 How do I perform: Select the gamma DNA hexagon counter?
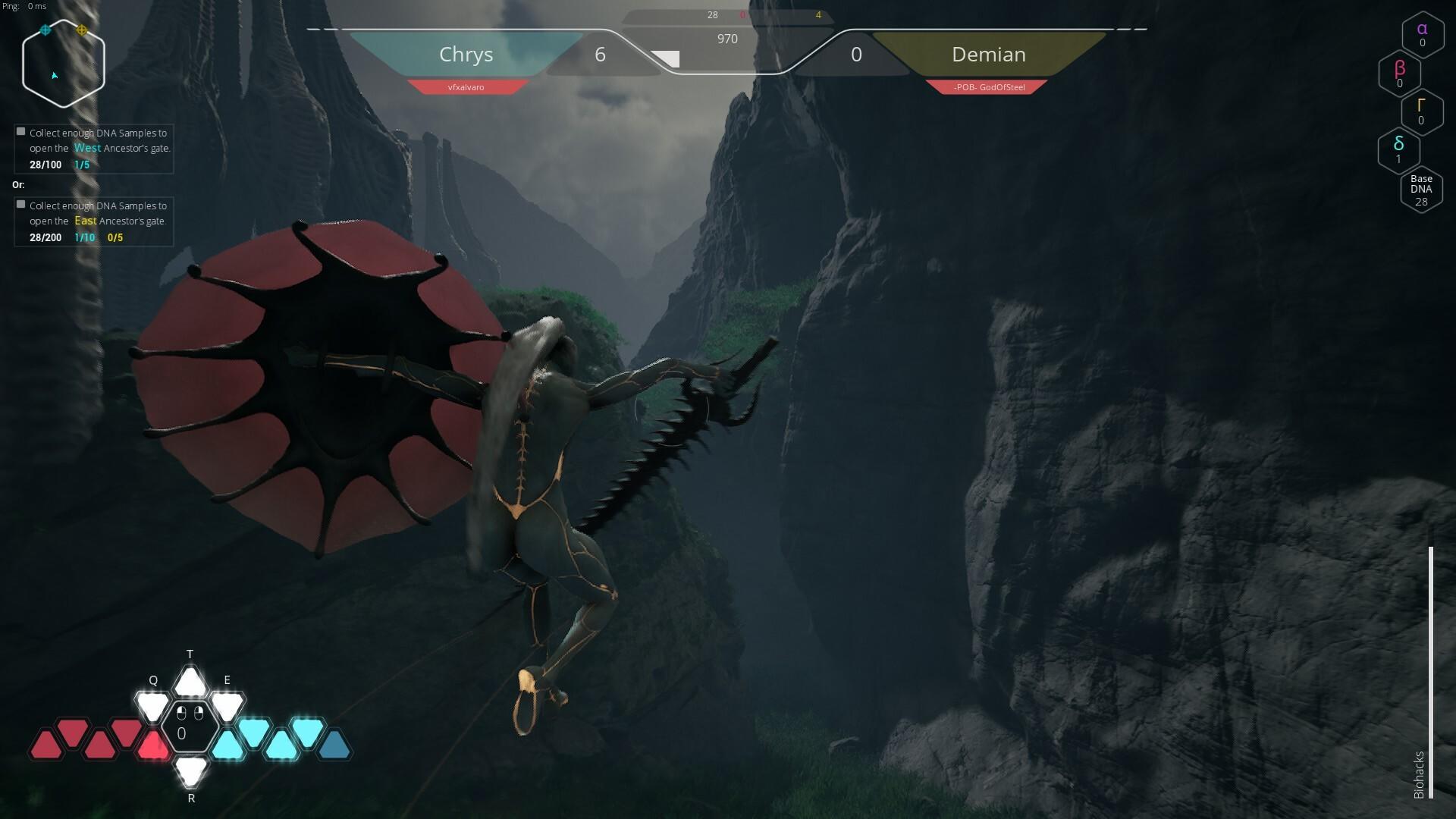tap(1422, 112)
